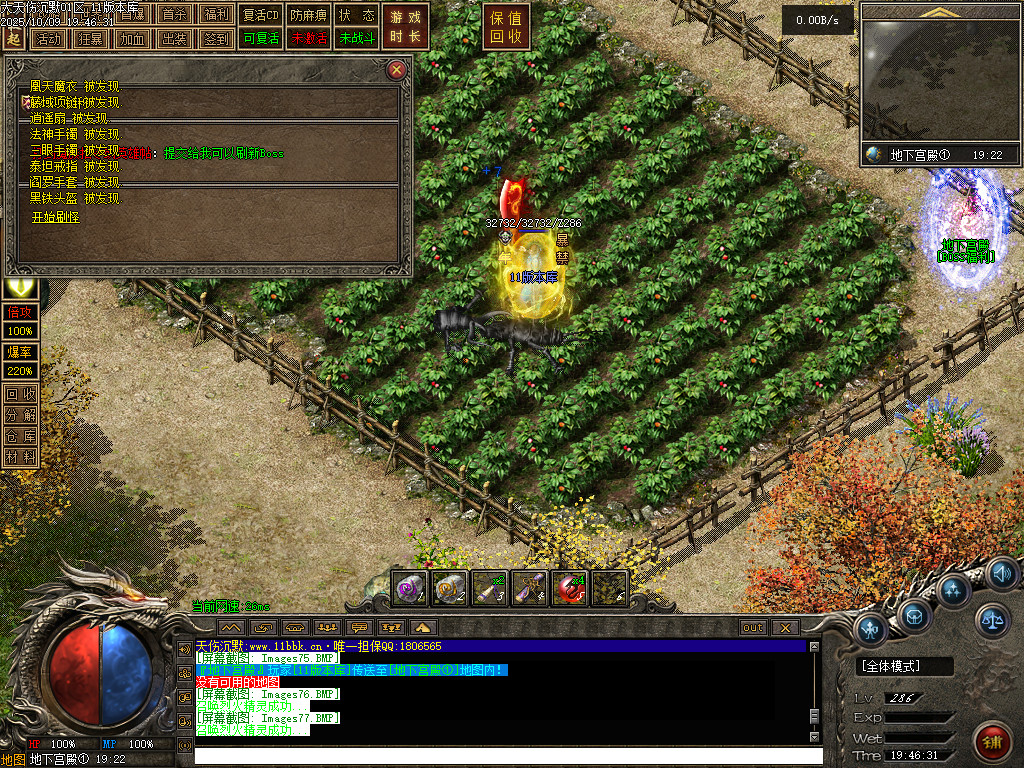
Task: Open the 保值回收 recycling panel
Action: coord(506,27)
